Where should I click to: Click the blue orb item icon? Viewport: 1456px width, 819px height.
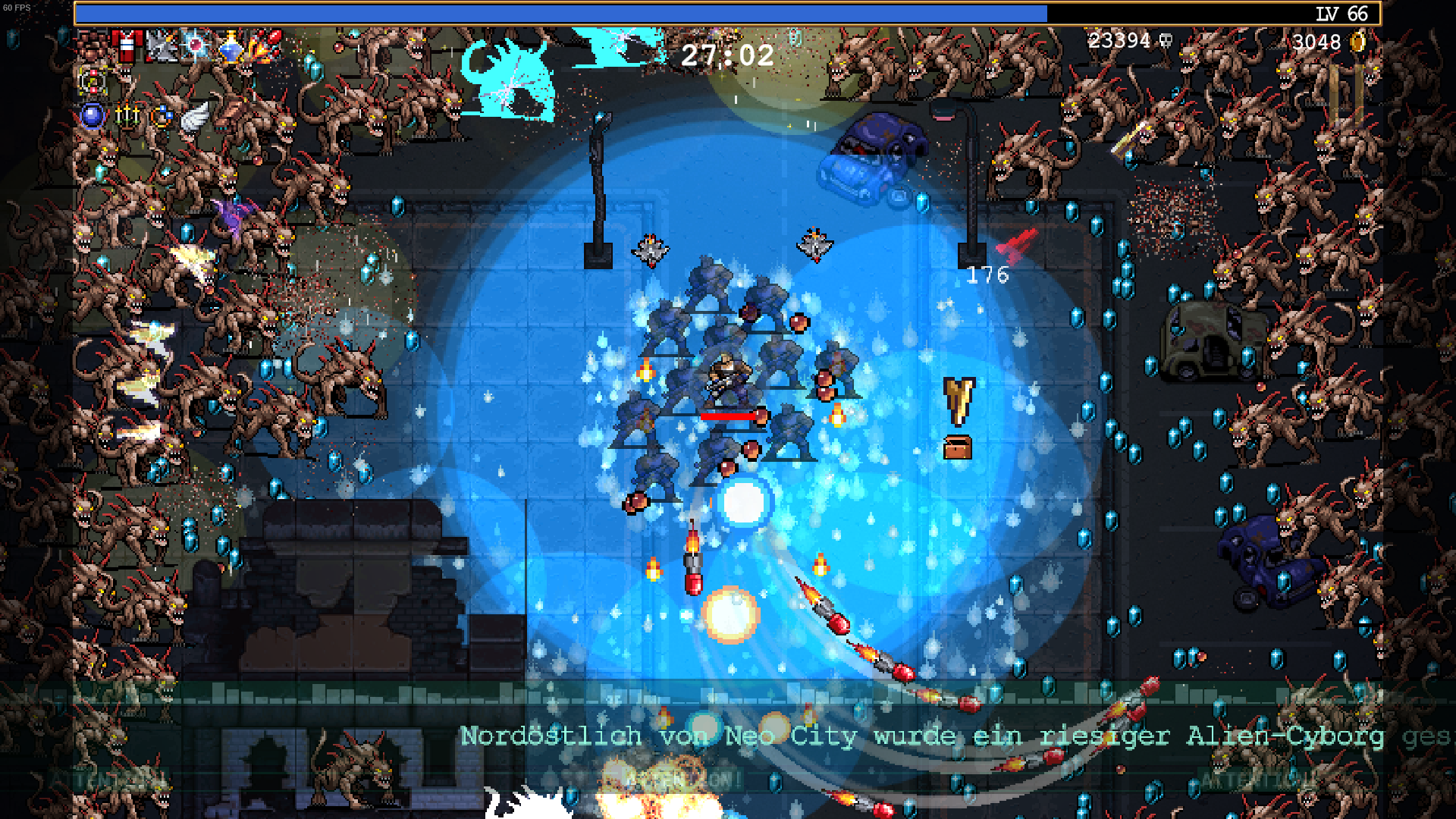coord(91,115)
